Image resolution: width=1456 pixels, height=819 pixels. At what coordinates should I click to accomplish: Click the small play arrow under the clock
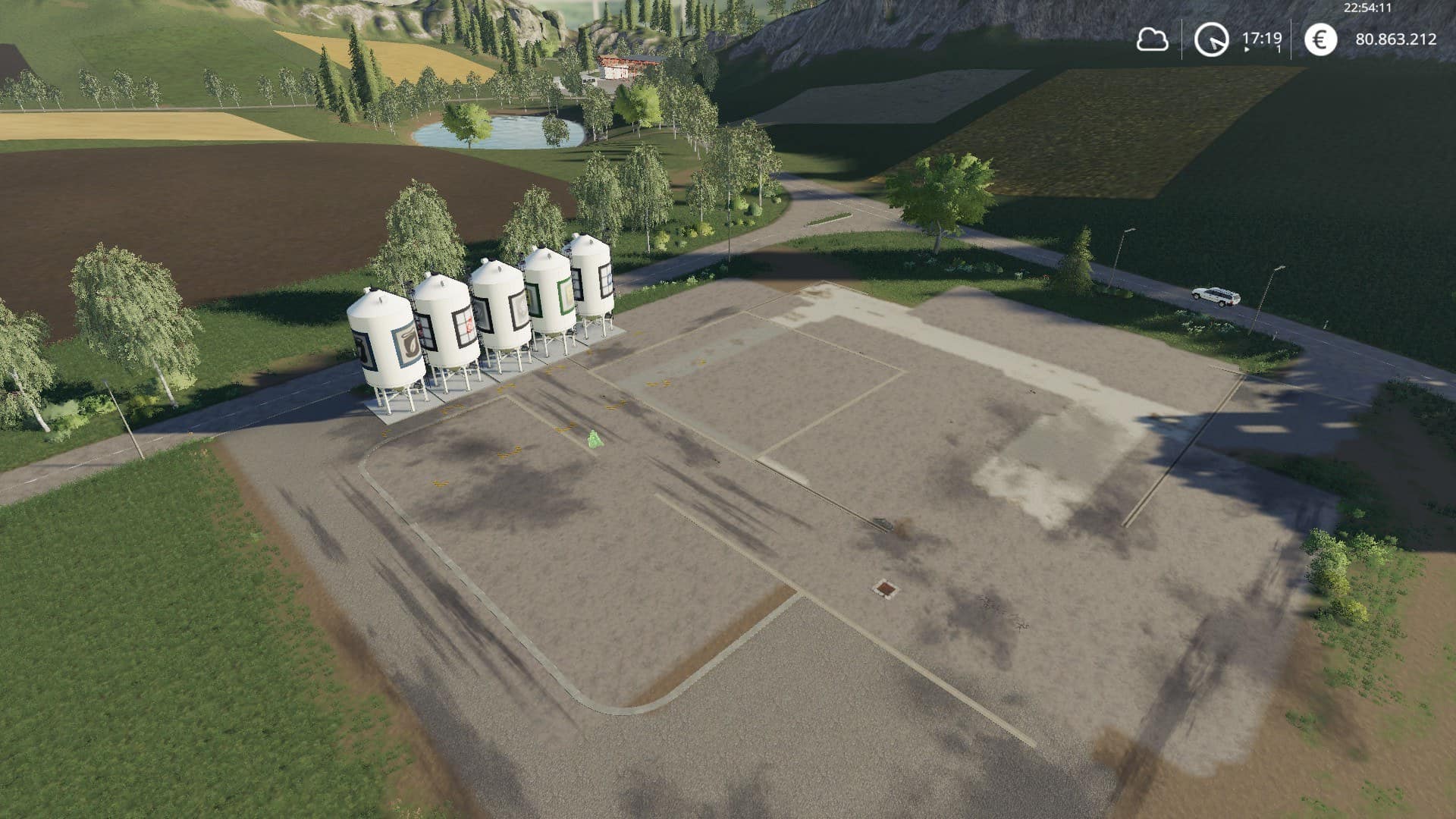[x=1246, y=50]
